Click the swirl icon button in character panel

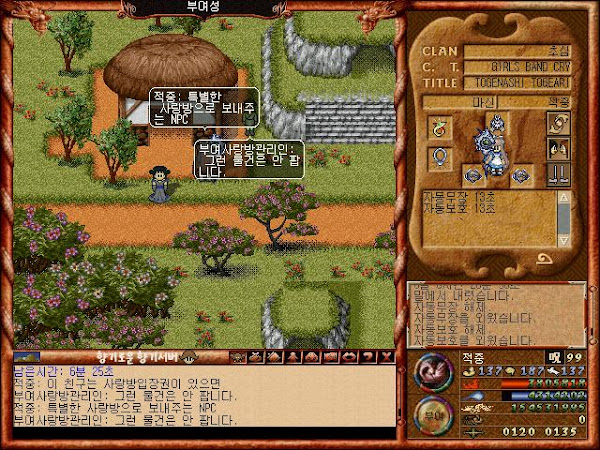point(557,123)
